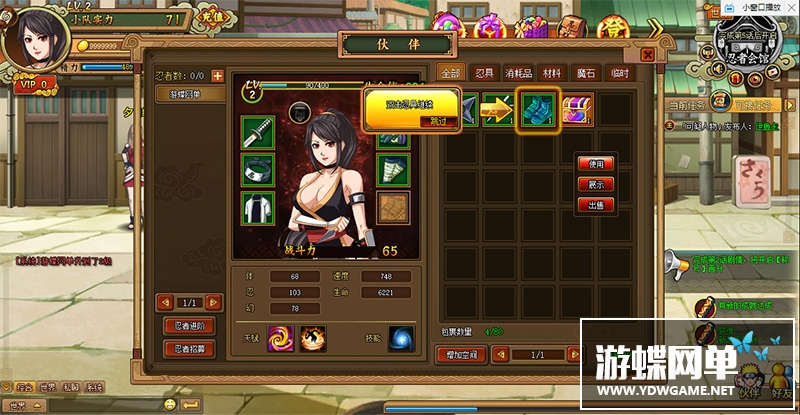800x415 pixels.
Task: Switch to the 忍具 tab
Action: pyautogui.click(x=485, y=73)
